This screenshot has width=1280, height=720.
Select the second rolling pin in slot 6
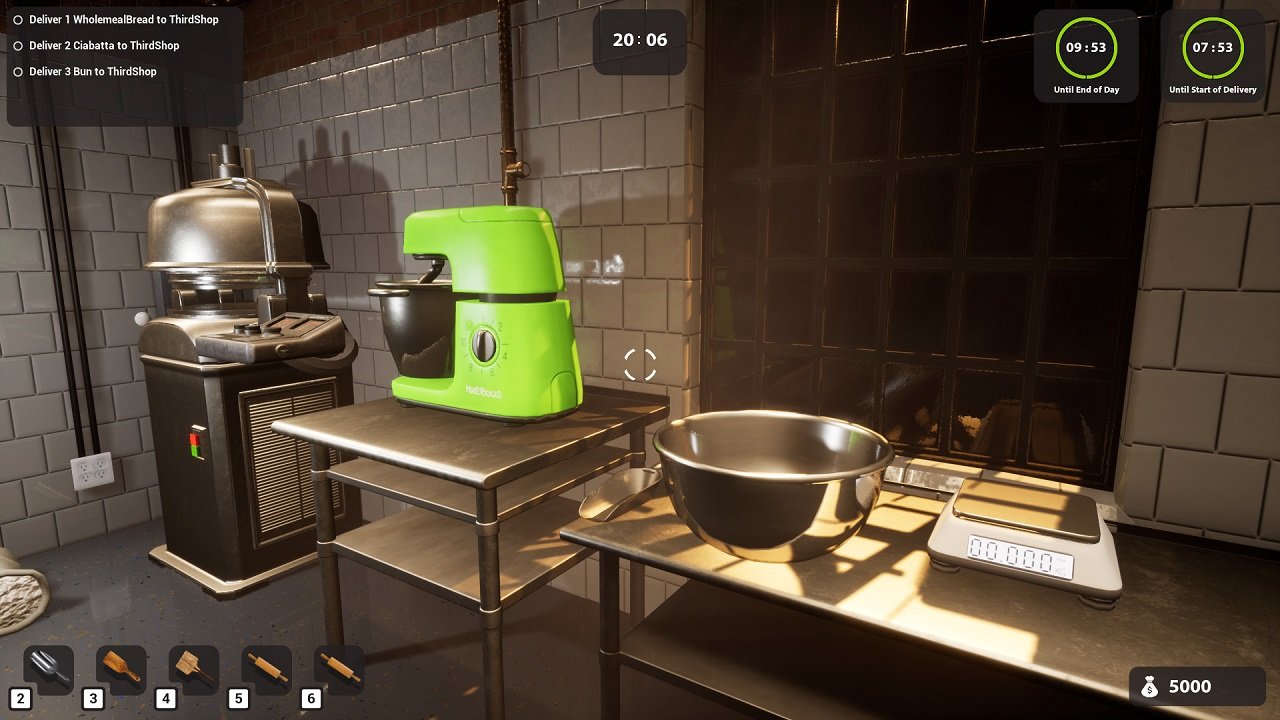(x=338, y=670)
